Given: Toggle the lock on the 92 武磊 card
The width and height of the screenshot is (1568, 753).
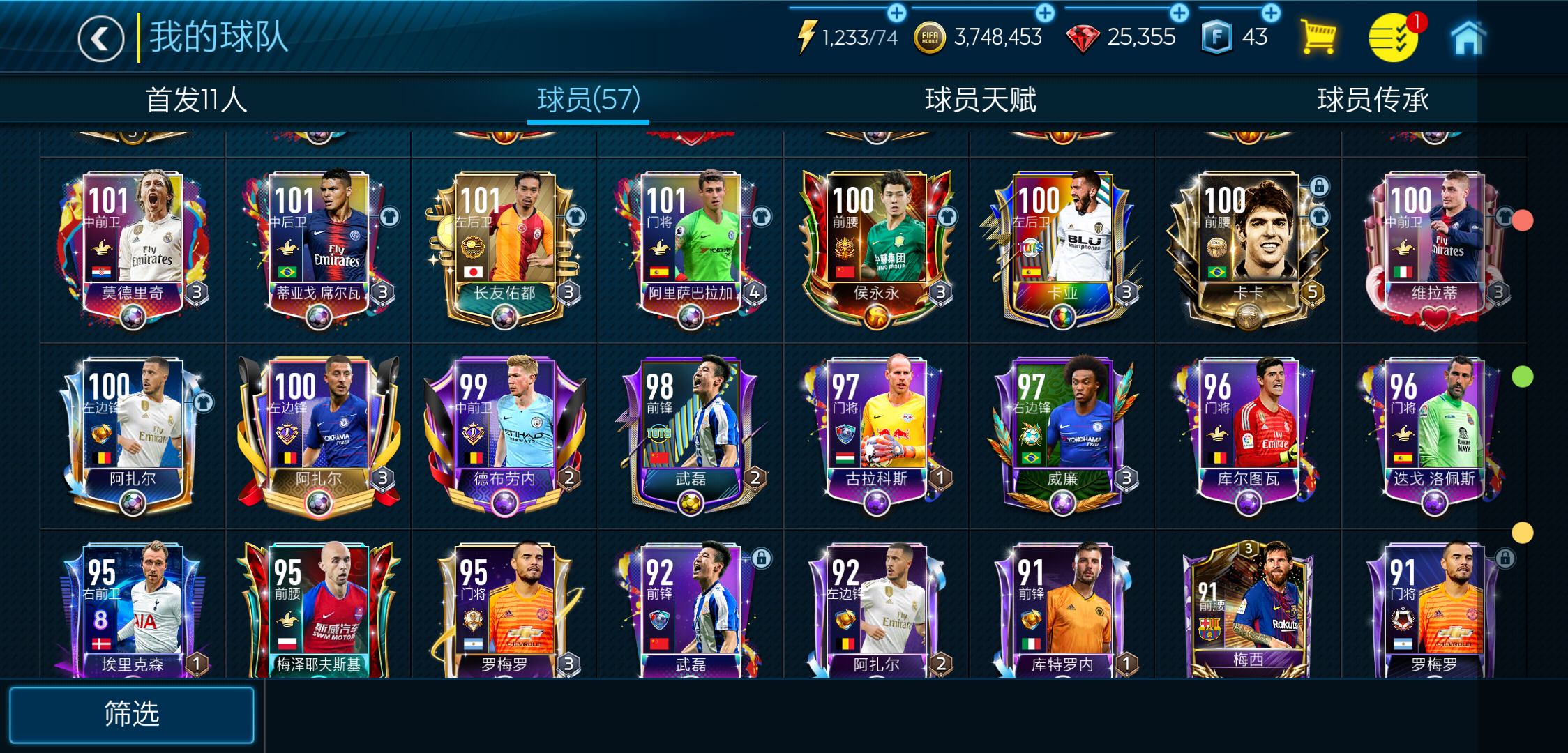Looking at the screenshot, I should [x=762, y=558].
